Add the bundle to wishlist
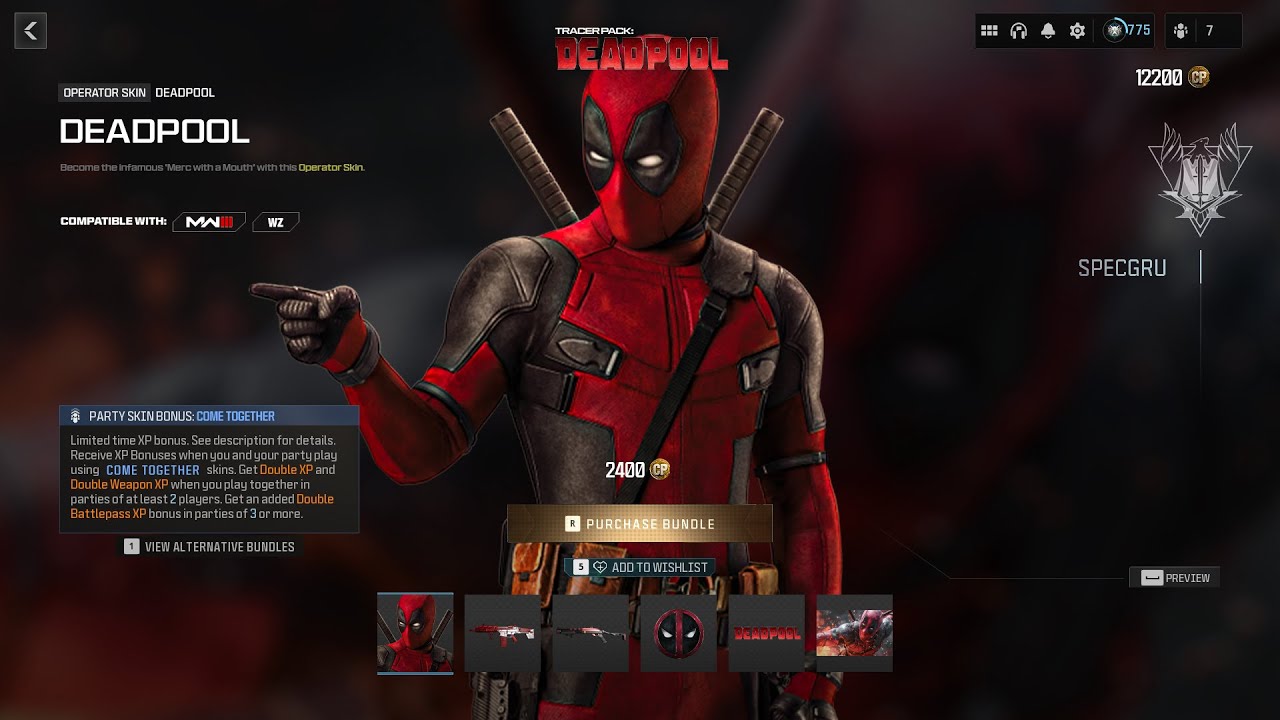This screenshot has width=1280, height=720. click(x=640, y=567)
